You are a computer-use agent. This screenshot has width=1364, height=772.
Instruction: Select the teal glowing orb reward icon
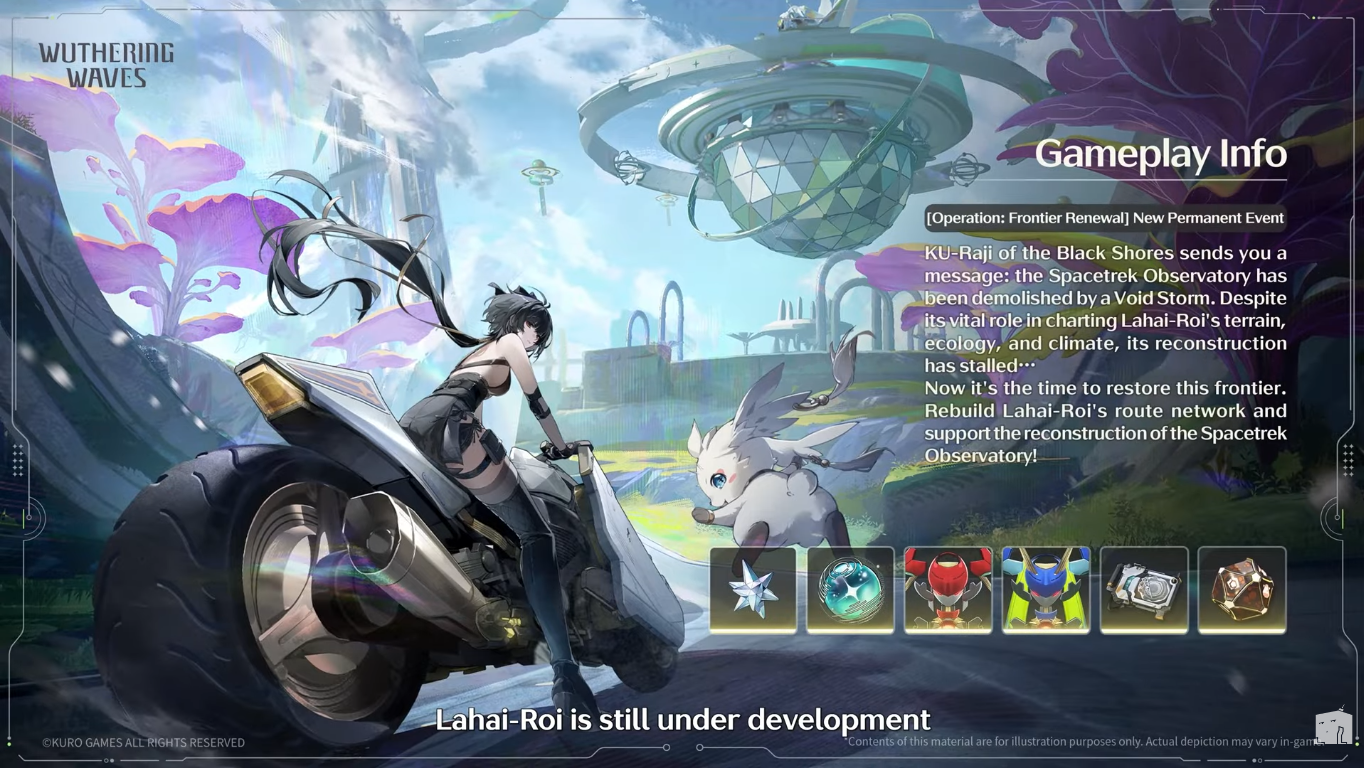tap(851, 590)
